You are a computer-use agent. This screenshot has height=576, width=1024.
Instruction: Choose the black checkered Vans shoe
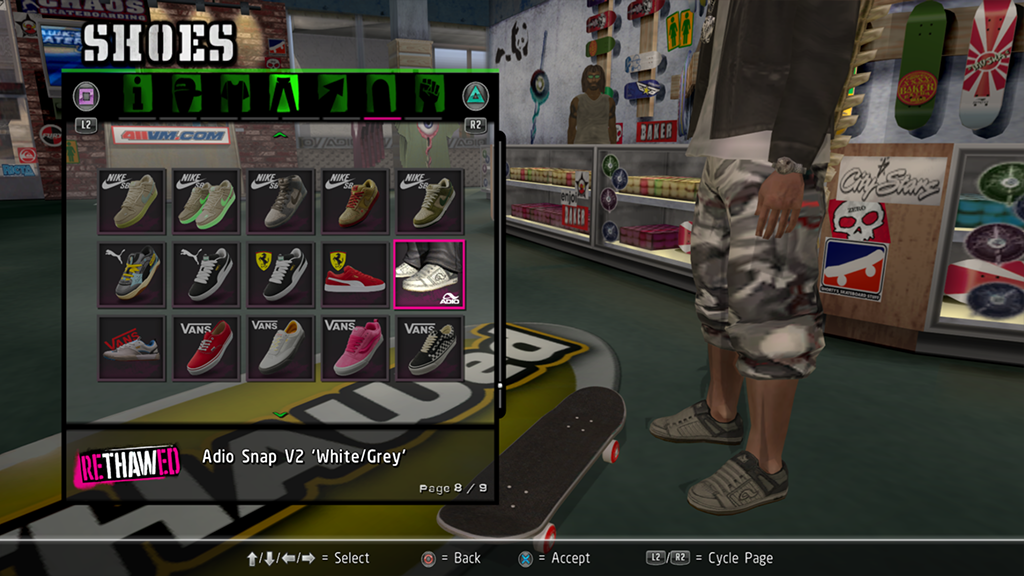pos(429,348)
